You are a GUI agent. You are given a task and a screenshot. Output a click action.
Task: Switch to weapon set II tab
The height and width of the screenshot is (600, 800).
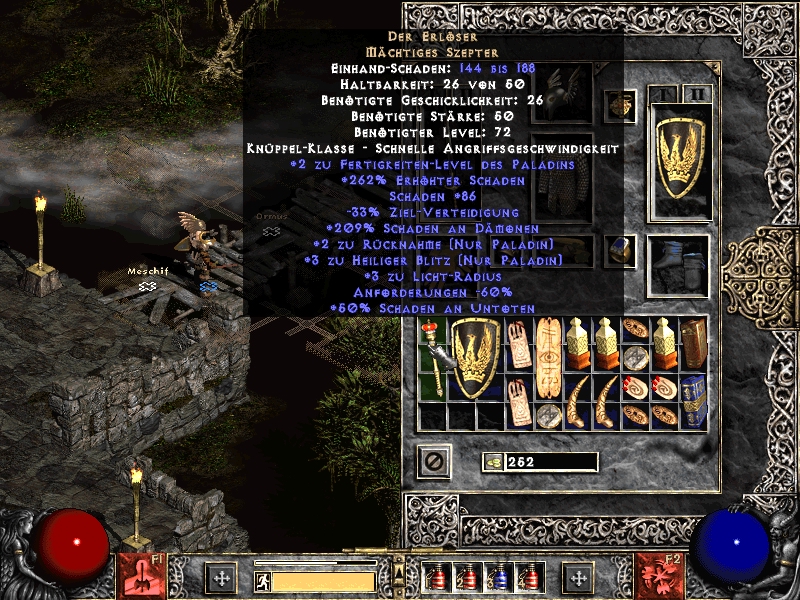pyautogui.click(x=697, y=94)
